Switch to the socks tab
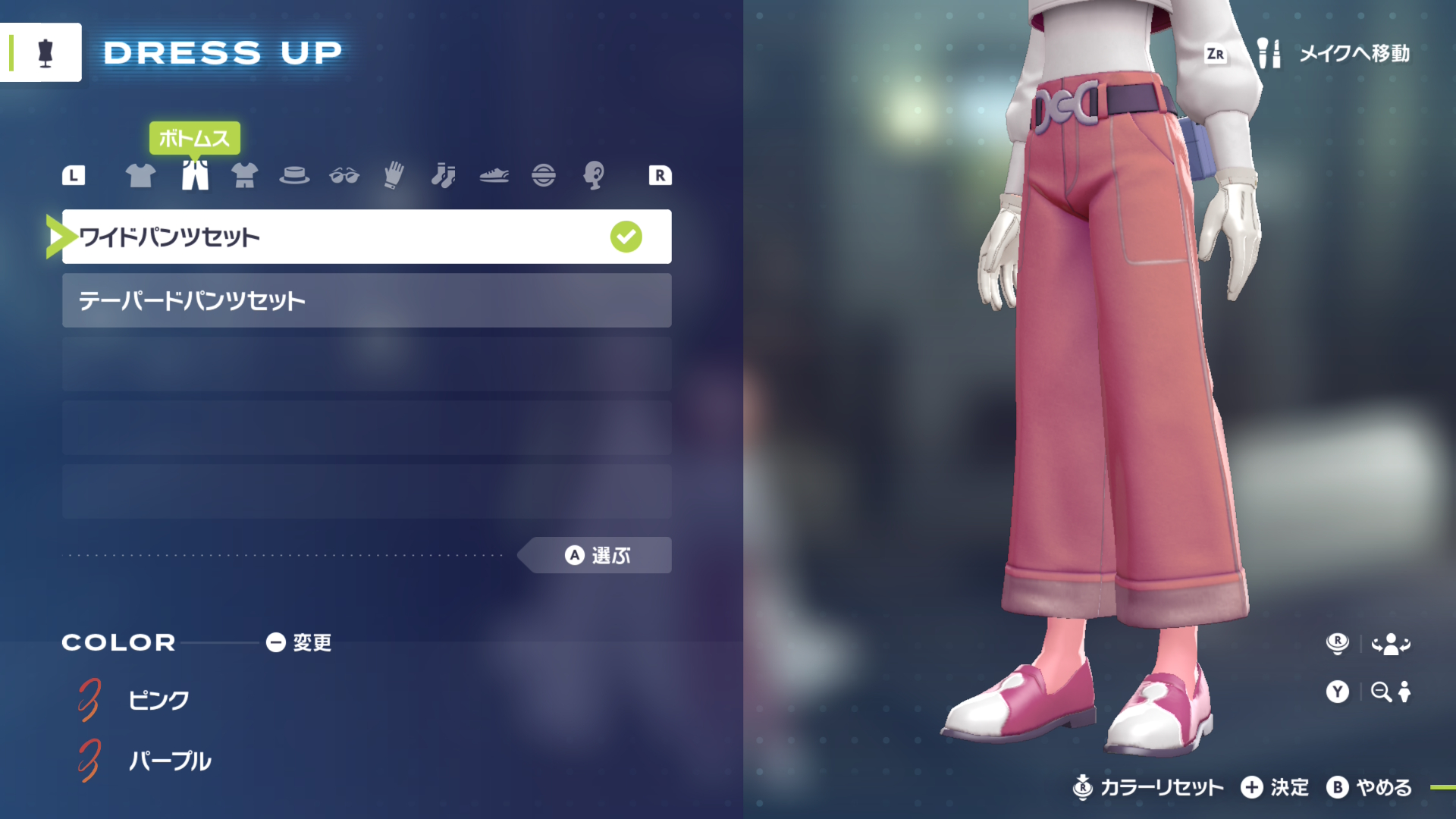The image size is (1456, 819). [x=444, y=175]
